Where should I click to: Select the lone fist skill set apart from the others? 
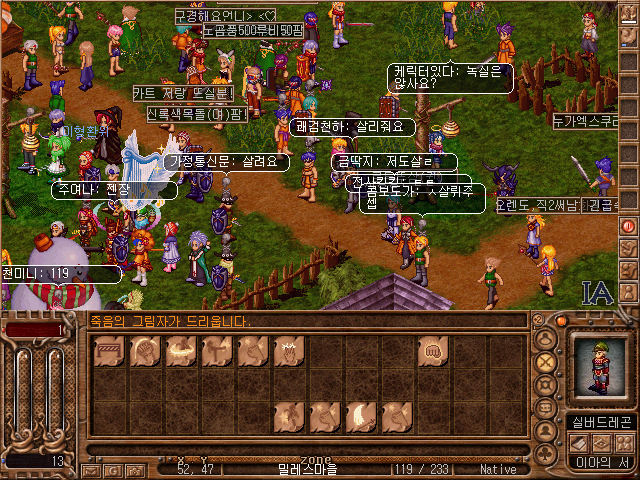(434, 352)
